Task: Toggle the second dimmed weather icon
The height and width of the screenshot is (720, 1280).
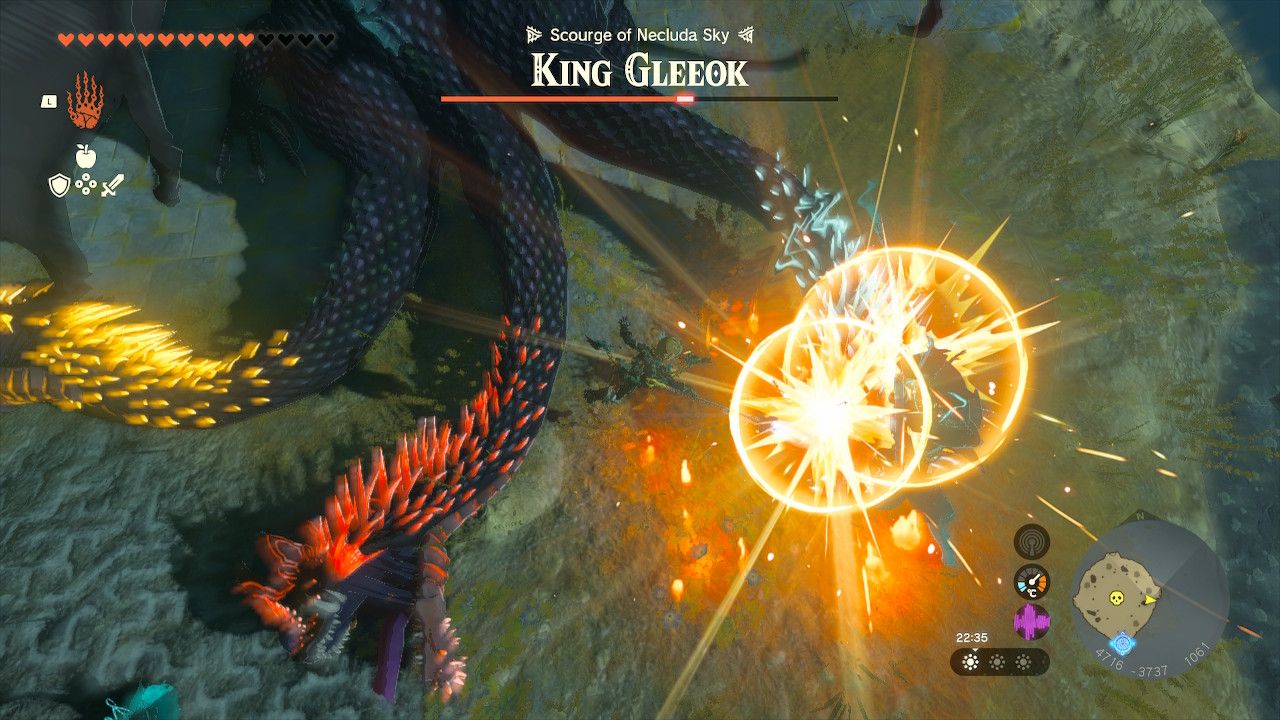Action: (x=997, y=662)
